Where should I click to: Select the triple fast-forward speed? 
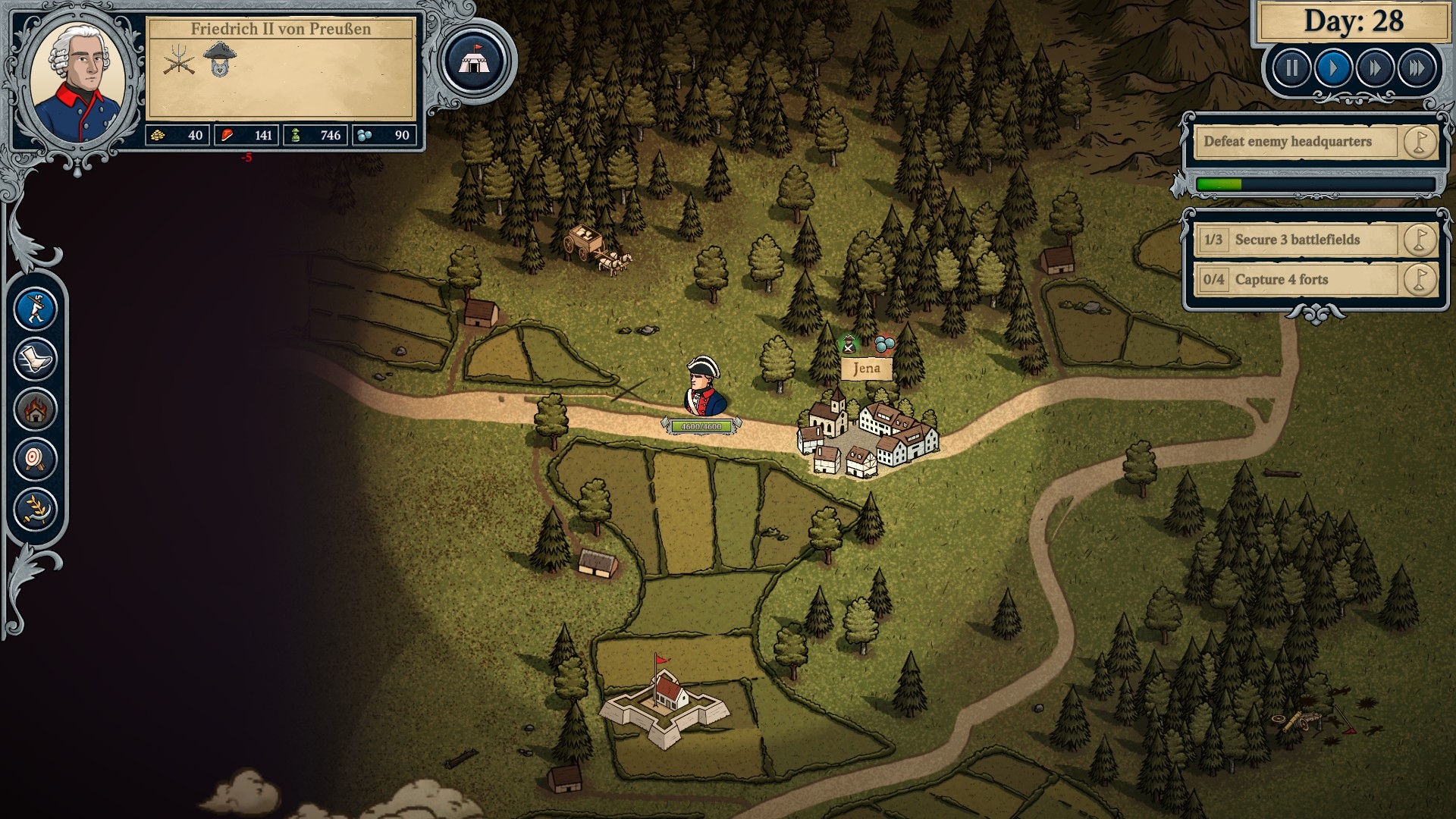point(1417,69)
